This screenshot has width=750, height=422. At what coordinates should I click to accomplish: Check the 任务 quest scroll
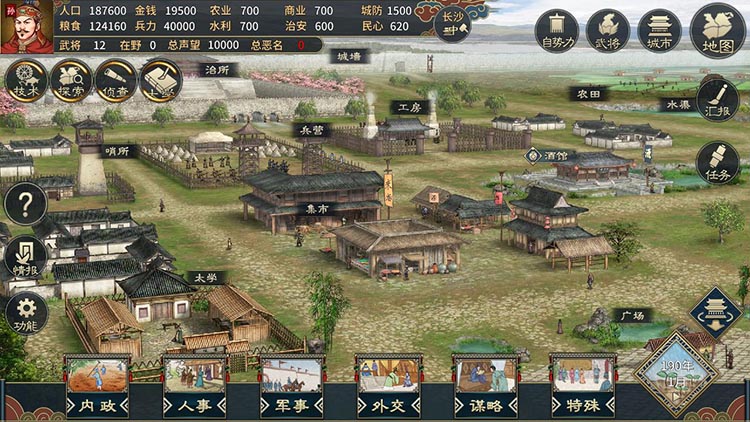point(717,162)
